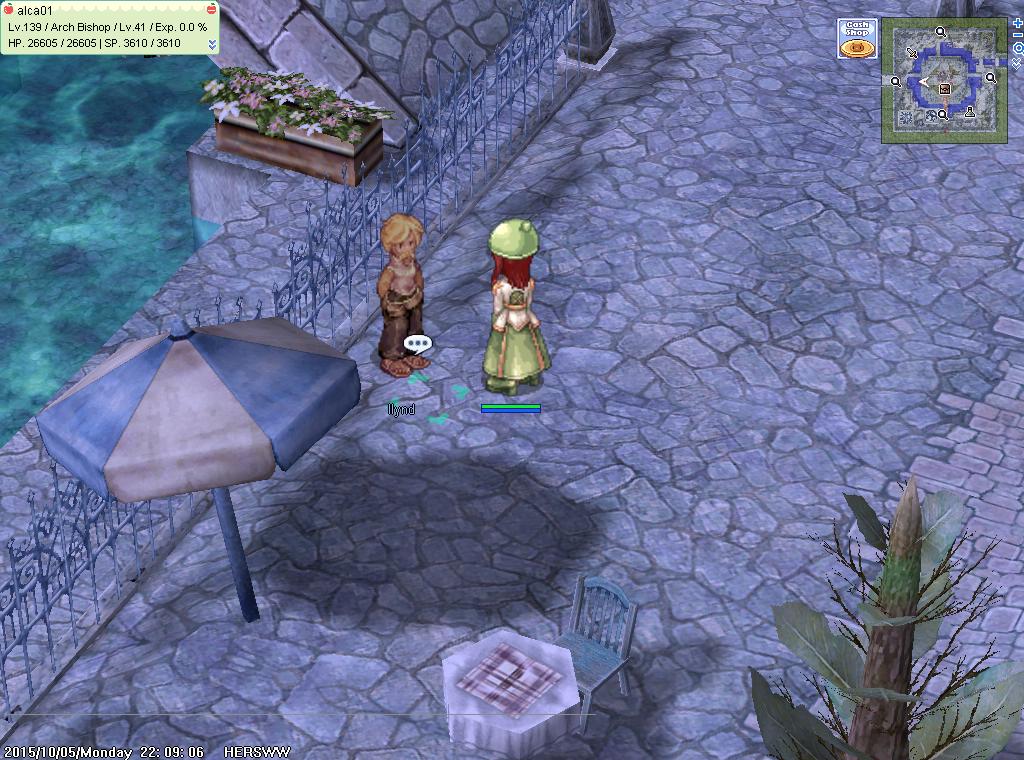Click the chest marker on the minimap
Viewport: 1024px width, 760px height.
944,88
